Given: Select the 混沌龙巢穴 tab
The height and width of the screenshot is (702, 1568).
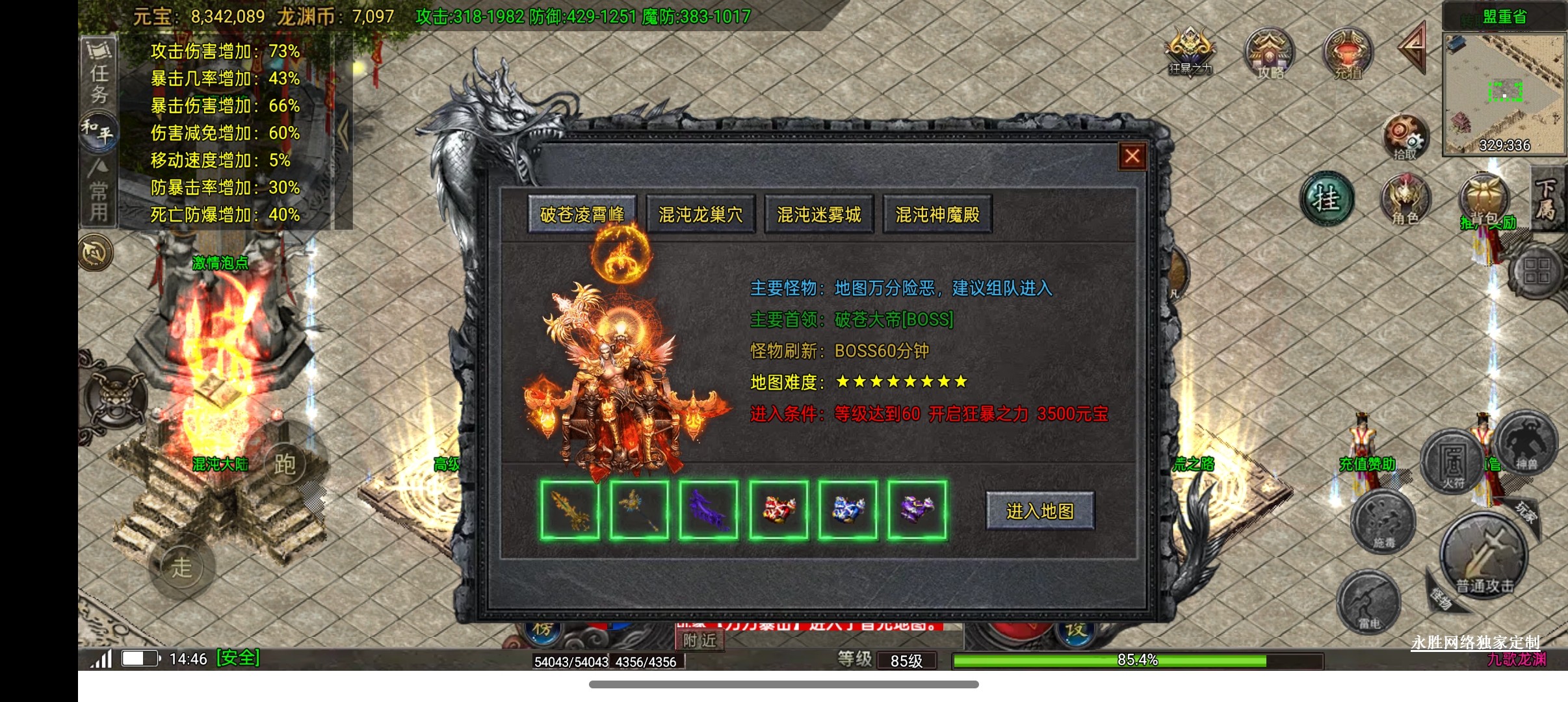Looking at the screenshot, I should (701, 214).
